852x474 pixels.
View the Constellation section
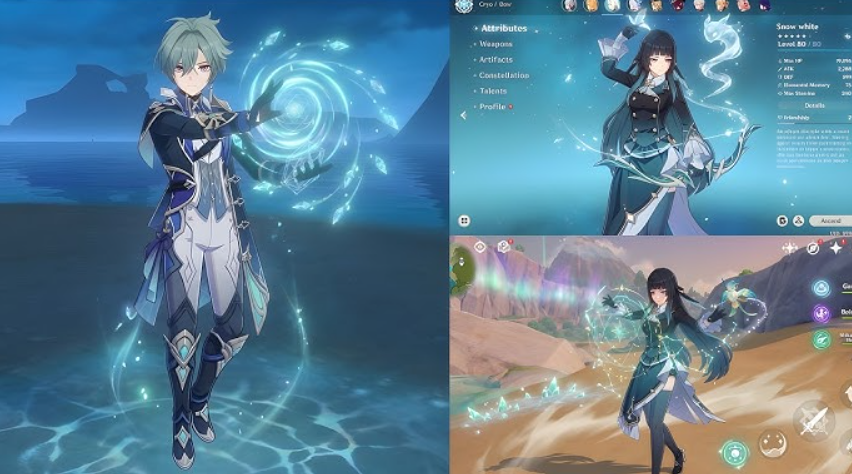pos(504,75)
